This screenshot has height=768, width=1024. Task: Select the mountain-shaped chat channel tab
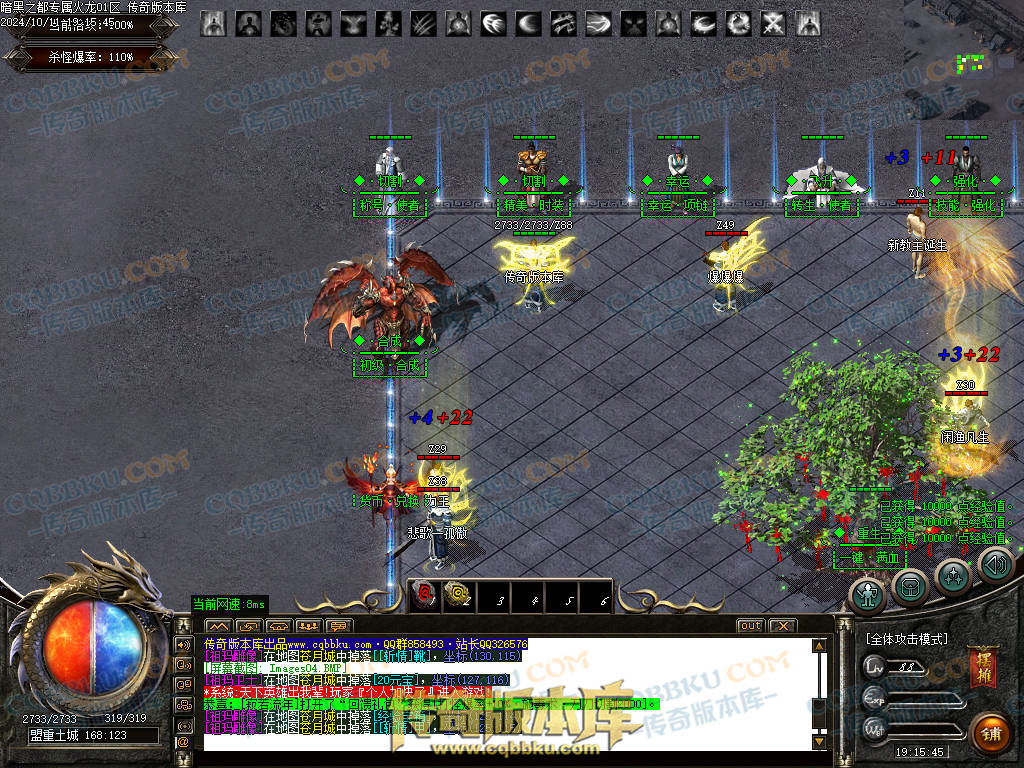point(219,627)
